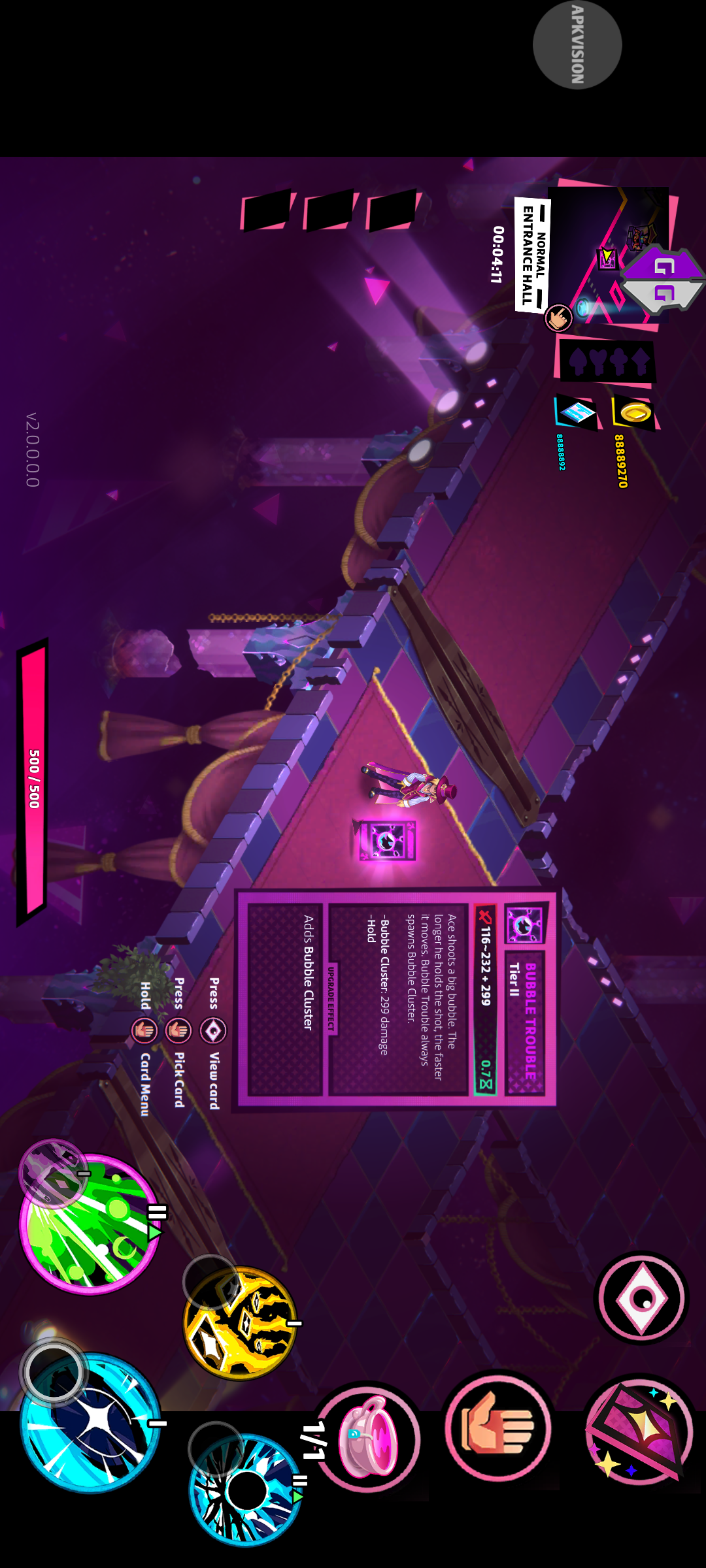706x1568 pixels.
Task: Select the Bubble Trouble card panel
Action: [x=396, y=998]
